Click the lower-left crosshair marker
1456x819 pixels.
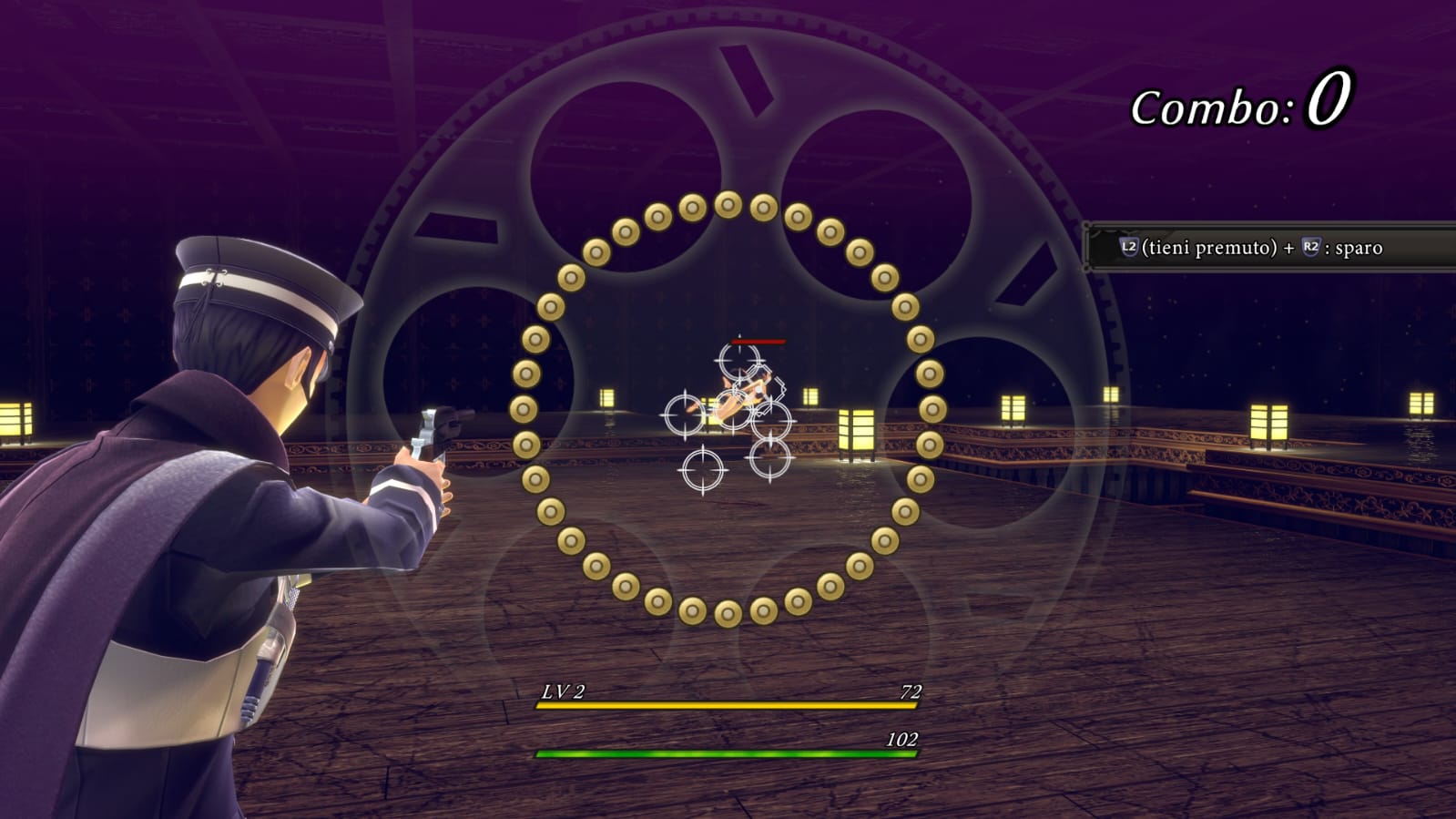[703, 470]
